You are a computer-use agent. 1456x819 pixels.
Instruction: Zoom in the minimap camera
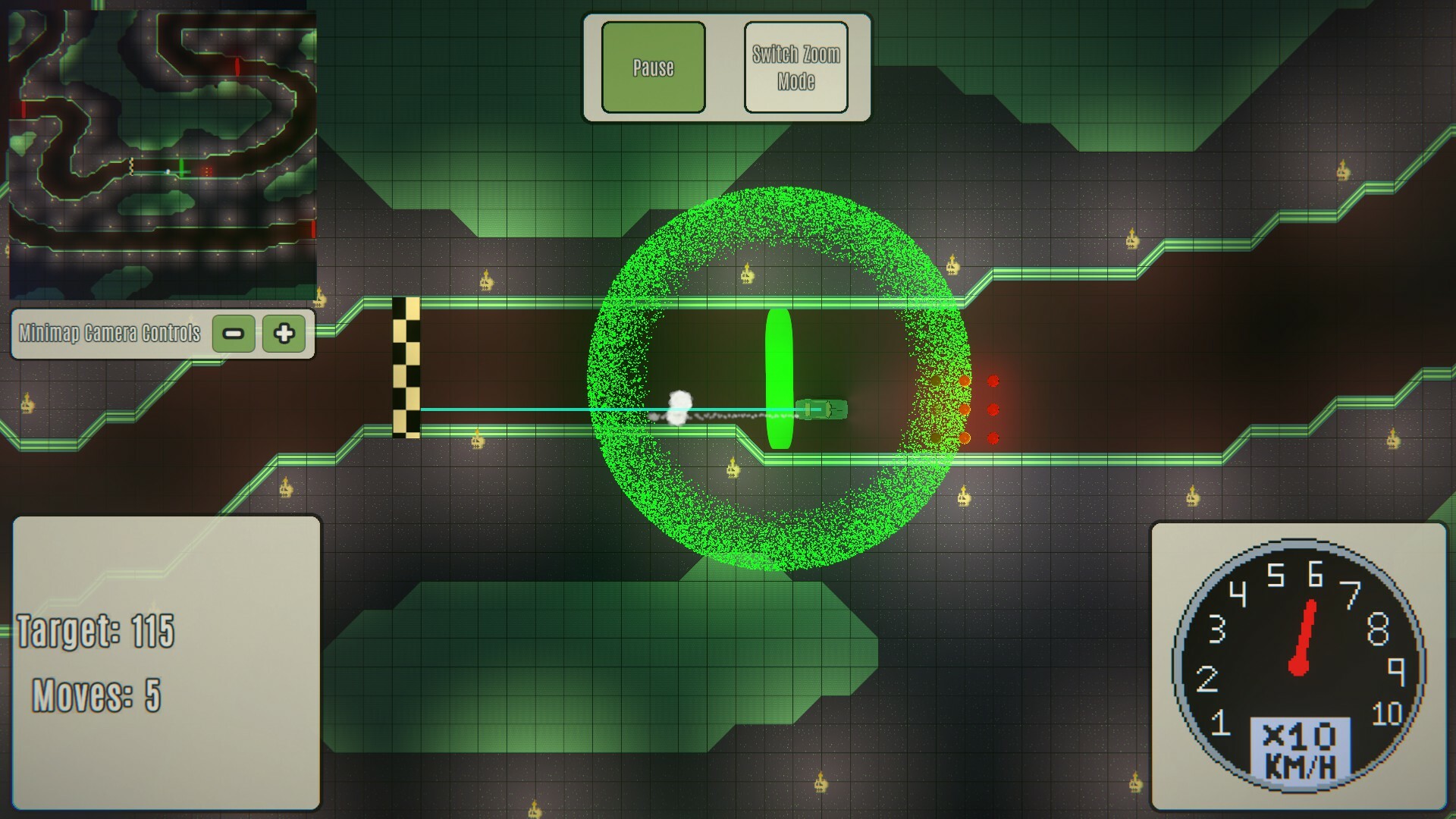point(284,333)
